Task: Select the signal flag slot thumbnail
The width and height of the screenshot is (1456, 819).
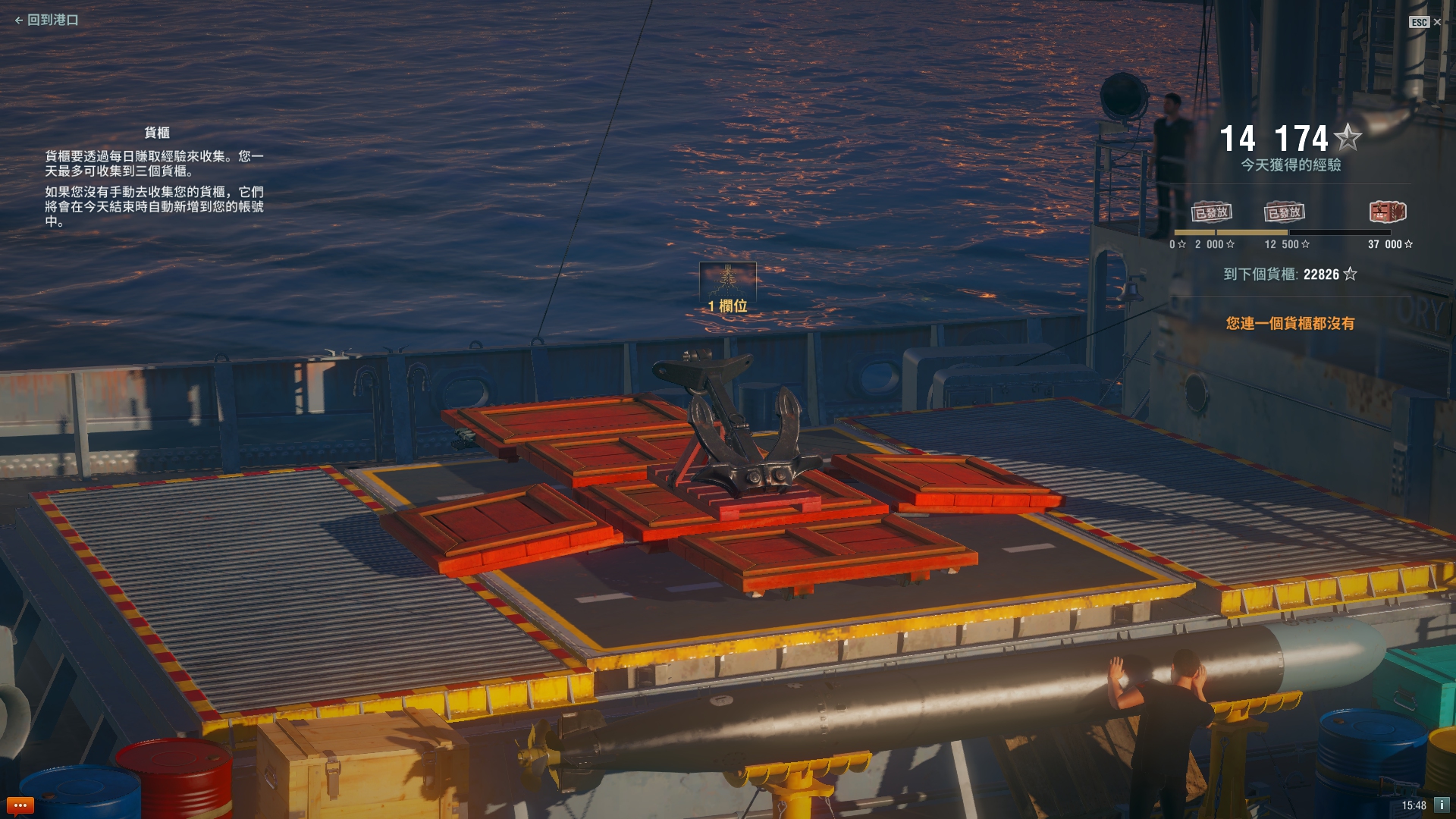Action: [727, 280]
